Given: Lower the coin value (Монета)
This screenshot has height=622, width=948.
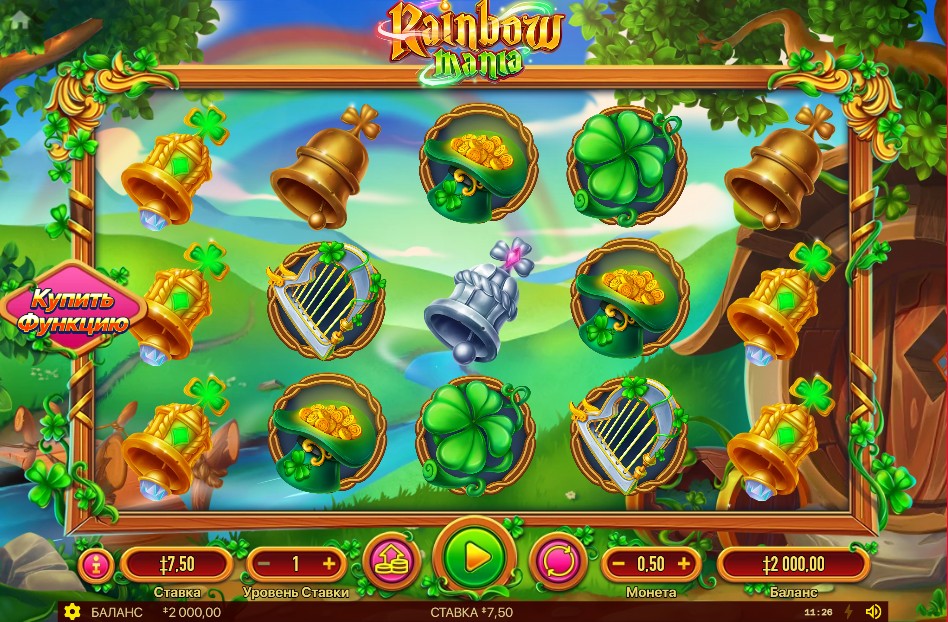Looking at the screenshot, I should 618,564.
